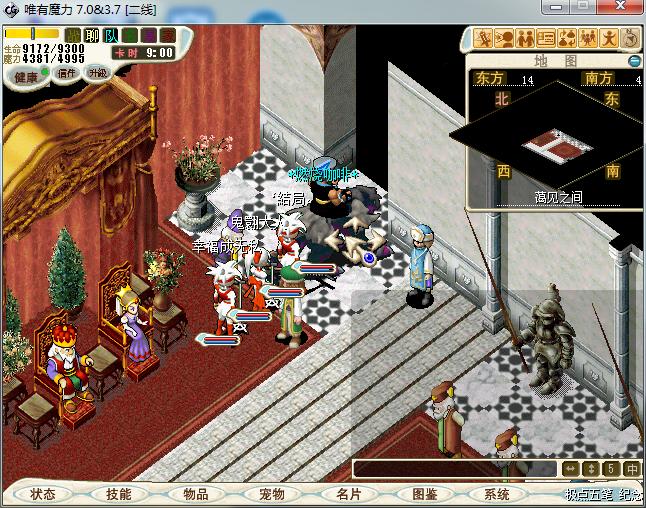Open the 系统 system menu

pos(497,494)
